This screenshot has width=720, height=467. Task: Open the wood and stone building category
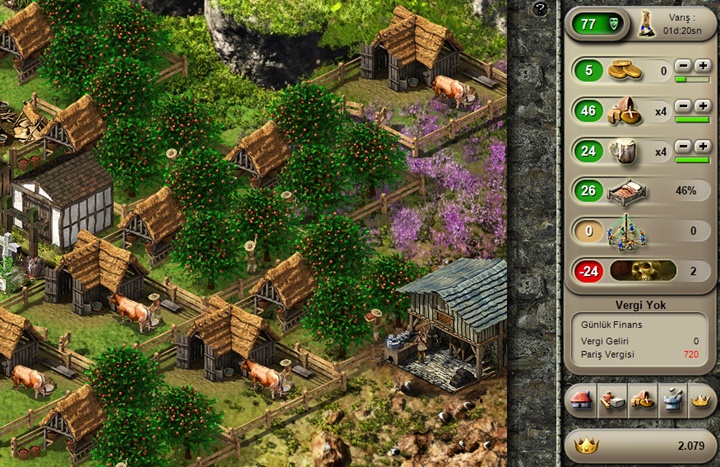click(610, 402)
